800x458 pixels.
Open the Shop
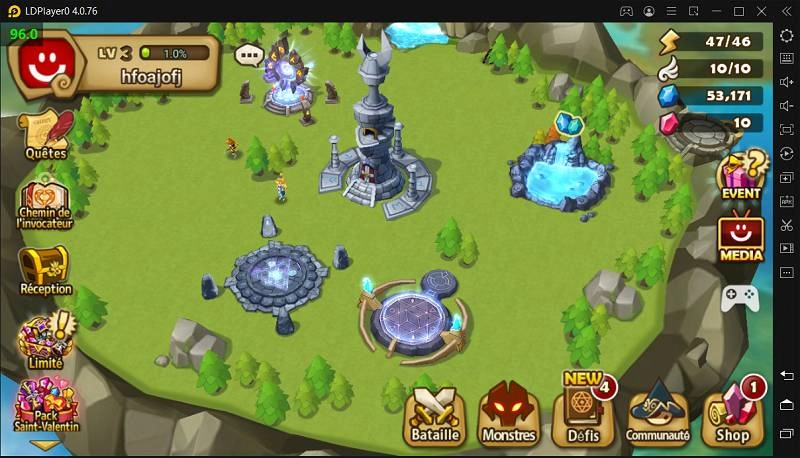pos(733,414)
